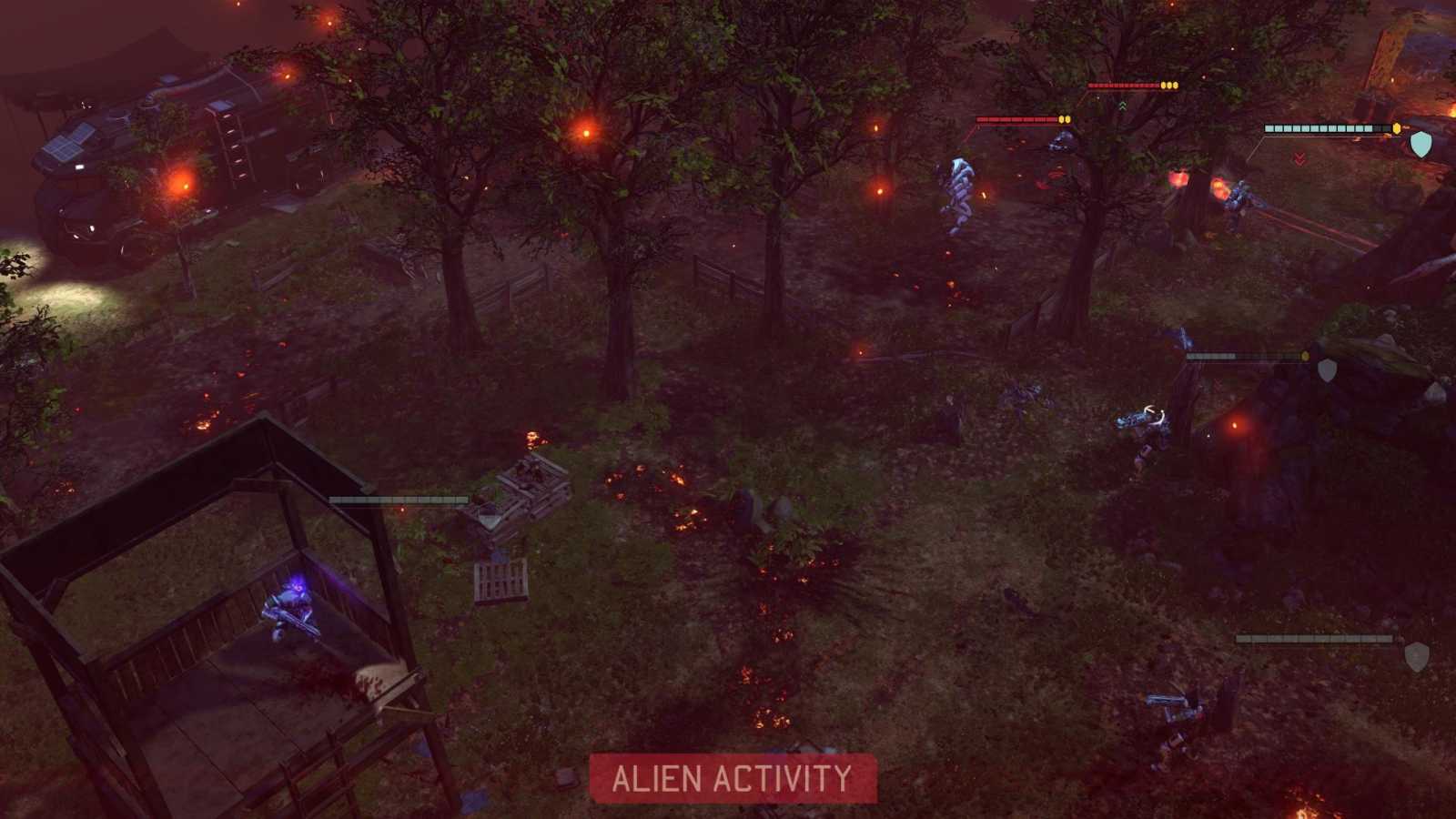This screenshot has width=1456, height=819.
Task: Click the yellow pips next to the left alien health bar
Action: coord(1064,118)
